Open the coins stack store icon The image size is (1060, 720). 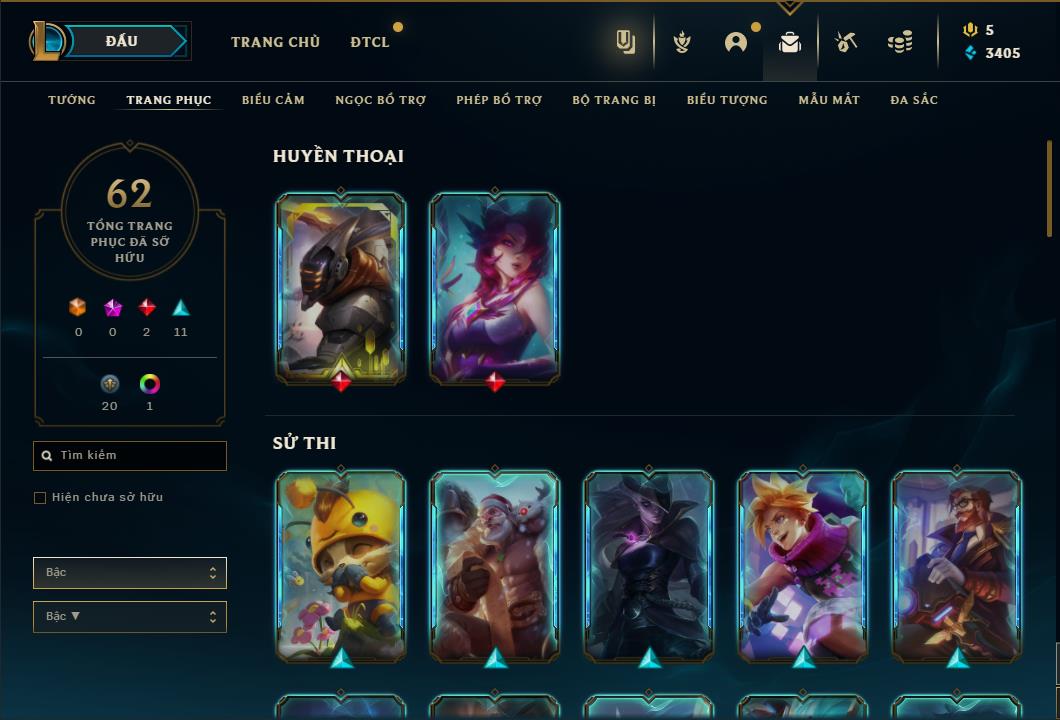point(900,42)
